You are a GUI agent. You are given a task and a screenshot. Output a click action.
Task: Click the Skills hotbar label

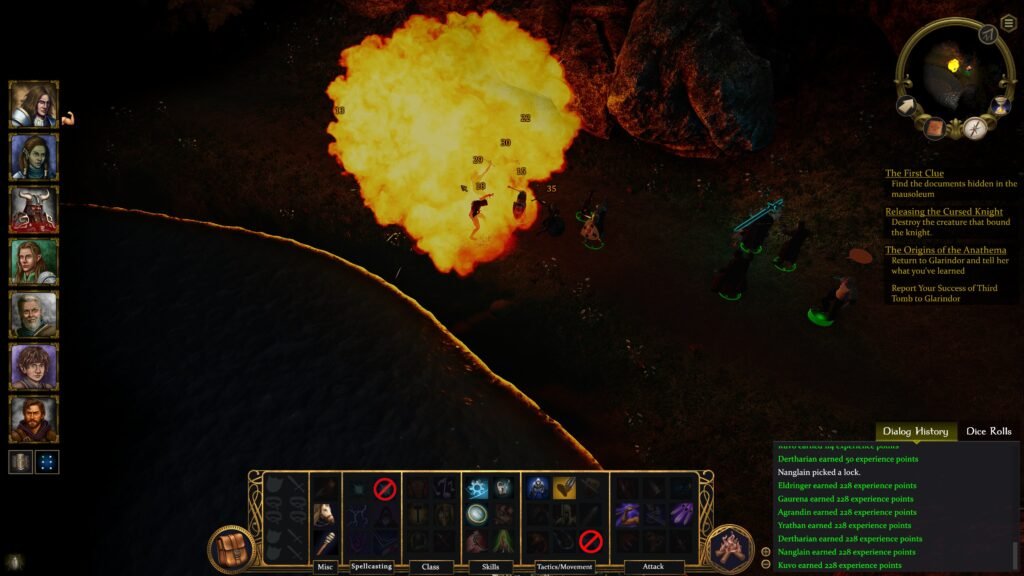pos(489,567)
